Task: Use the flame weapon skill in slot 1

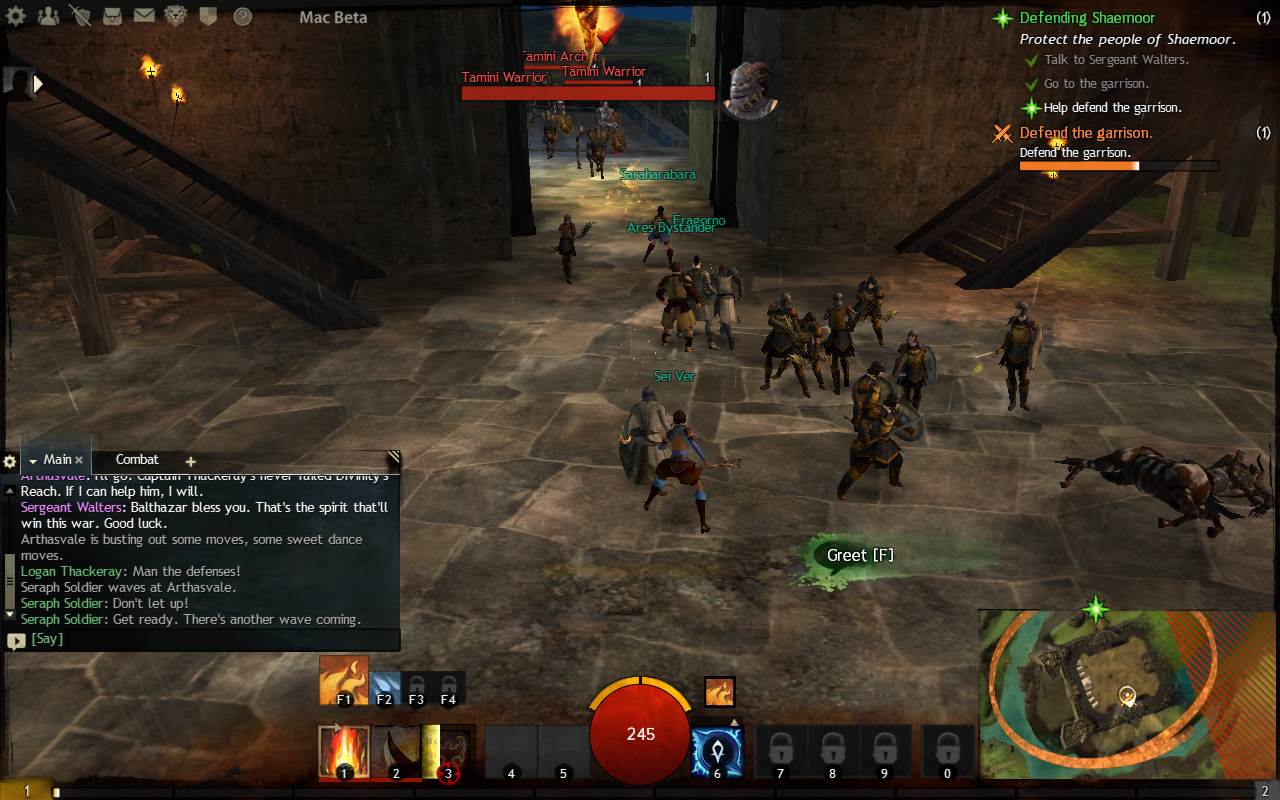Action: [x=343, y=752]
